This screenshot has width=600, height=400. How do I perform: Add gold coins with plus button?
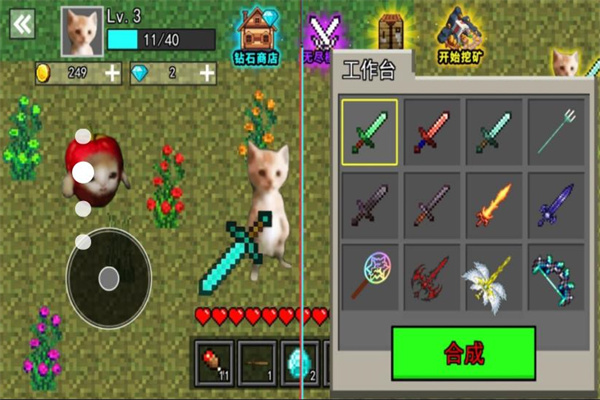click(x=112, y=73)
